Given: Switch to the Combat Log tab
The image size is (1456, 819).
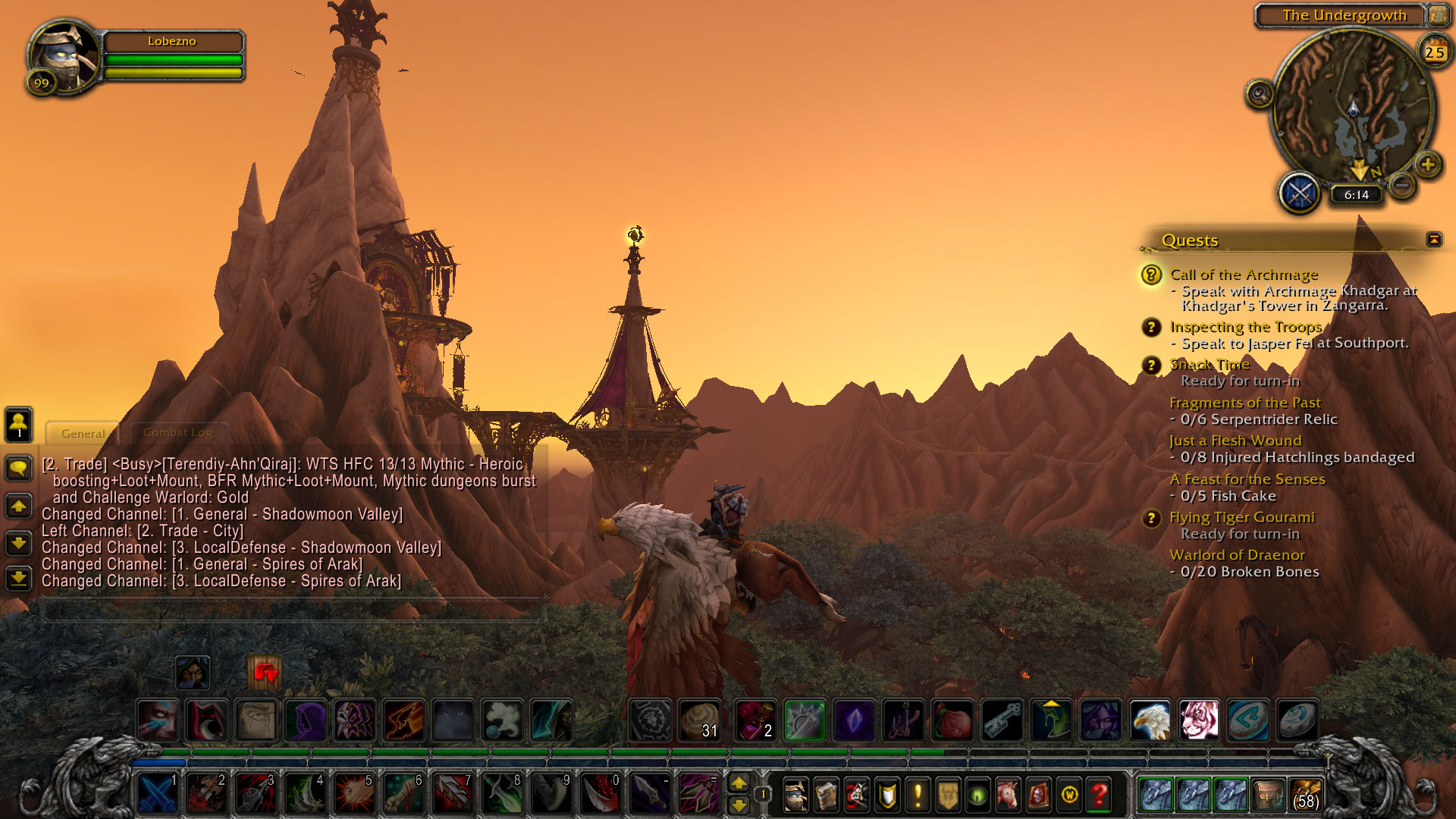Looking at the screenshot, I should click(177, 432).
